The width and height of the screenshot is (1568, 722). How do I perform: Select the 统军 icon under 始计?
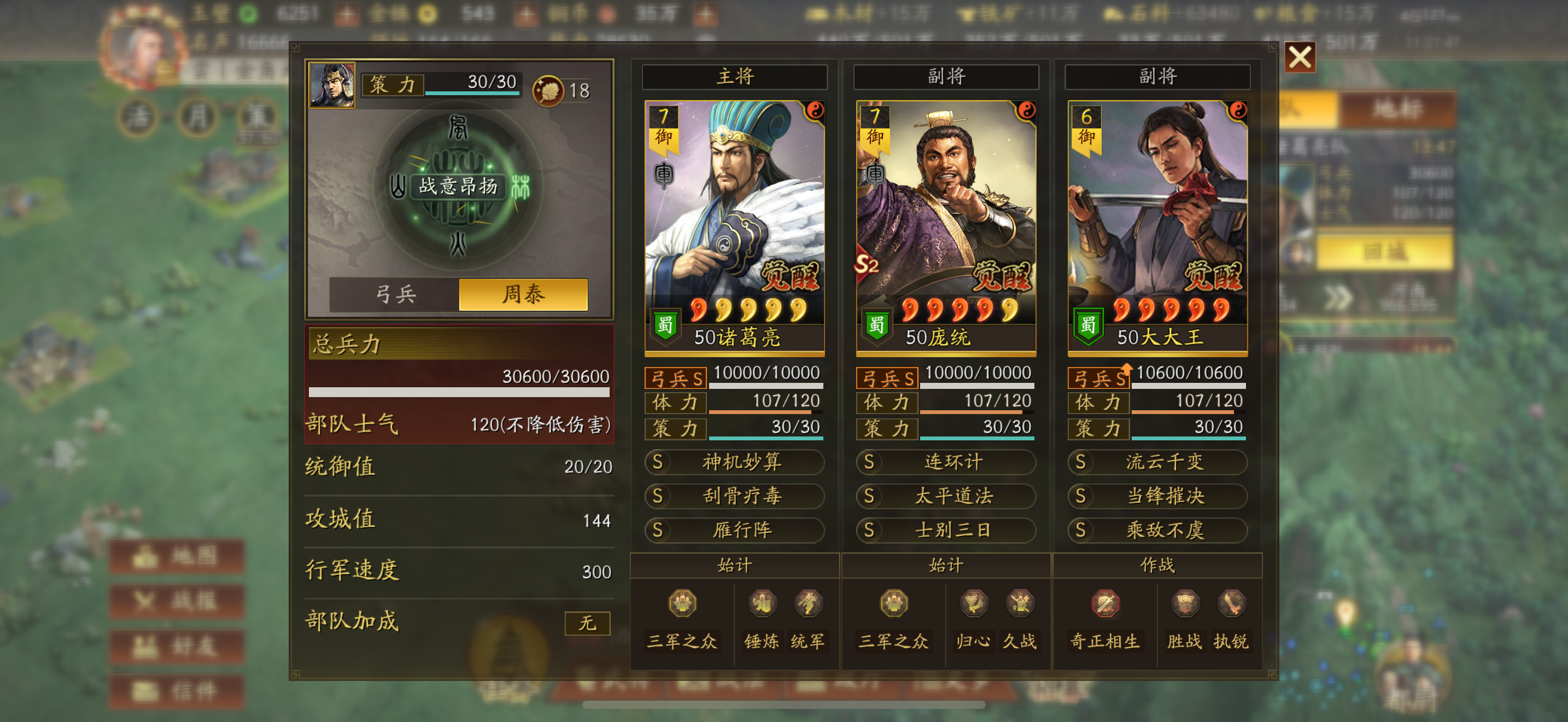(x=811, y=604)
